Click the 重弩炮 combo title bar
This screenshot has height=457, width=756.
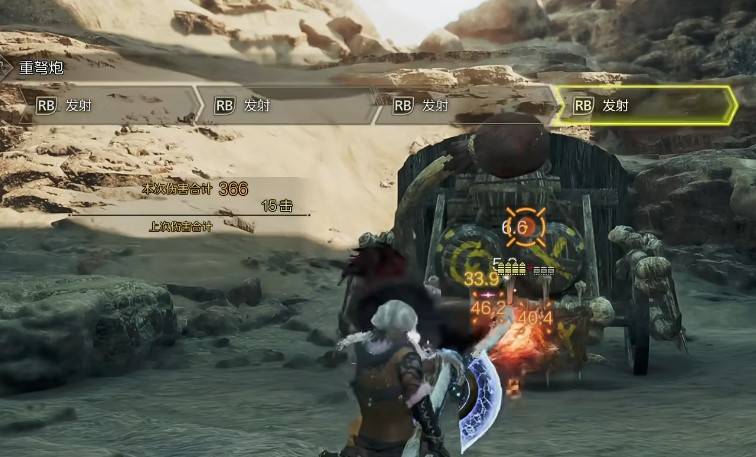(x=42, y=69)
